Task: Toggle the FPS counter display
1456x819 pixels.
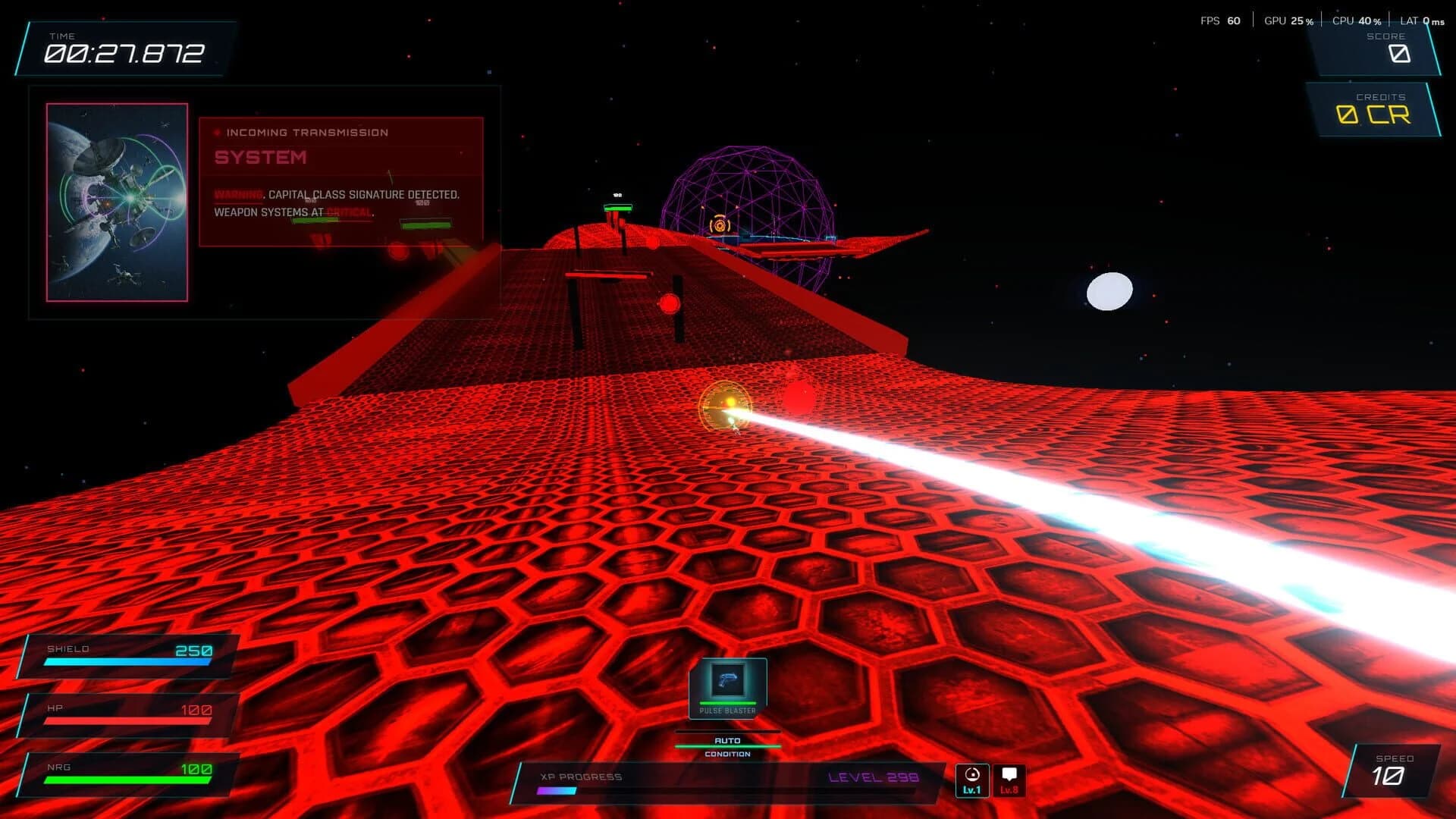Action: click(1213, 20)
